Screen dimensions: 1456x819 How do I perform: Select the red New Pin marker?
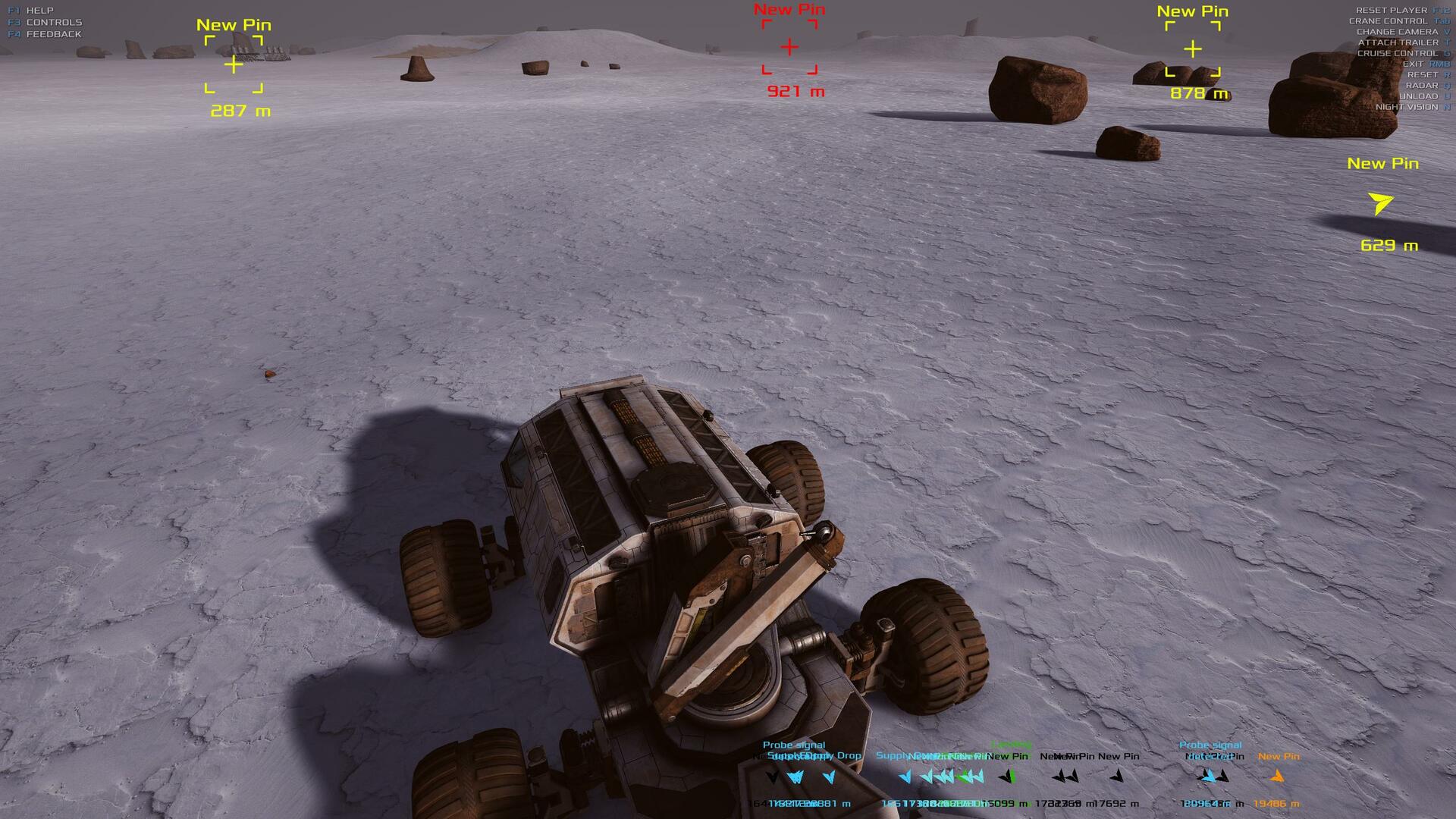tap(789, 47)
